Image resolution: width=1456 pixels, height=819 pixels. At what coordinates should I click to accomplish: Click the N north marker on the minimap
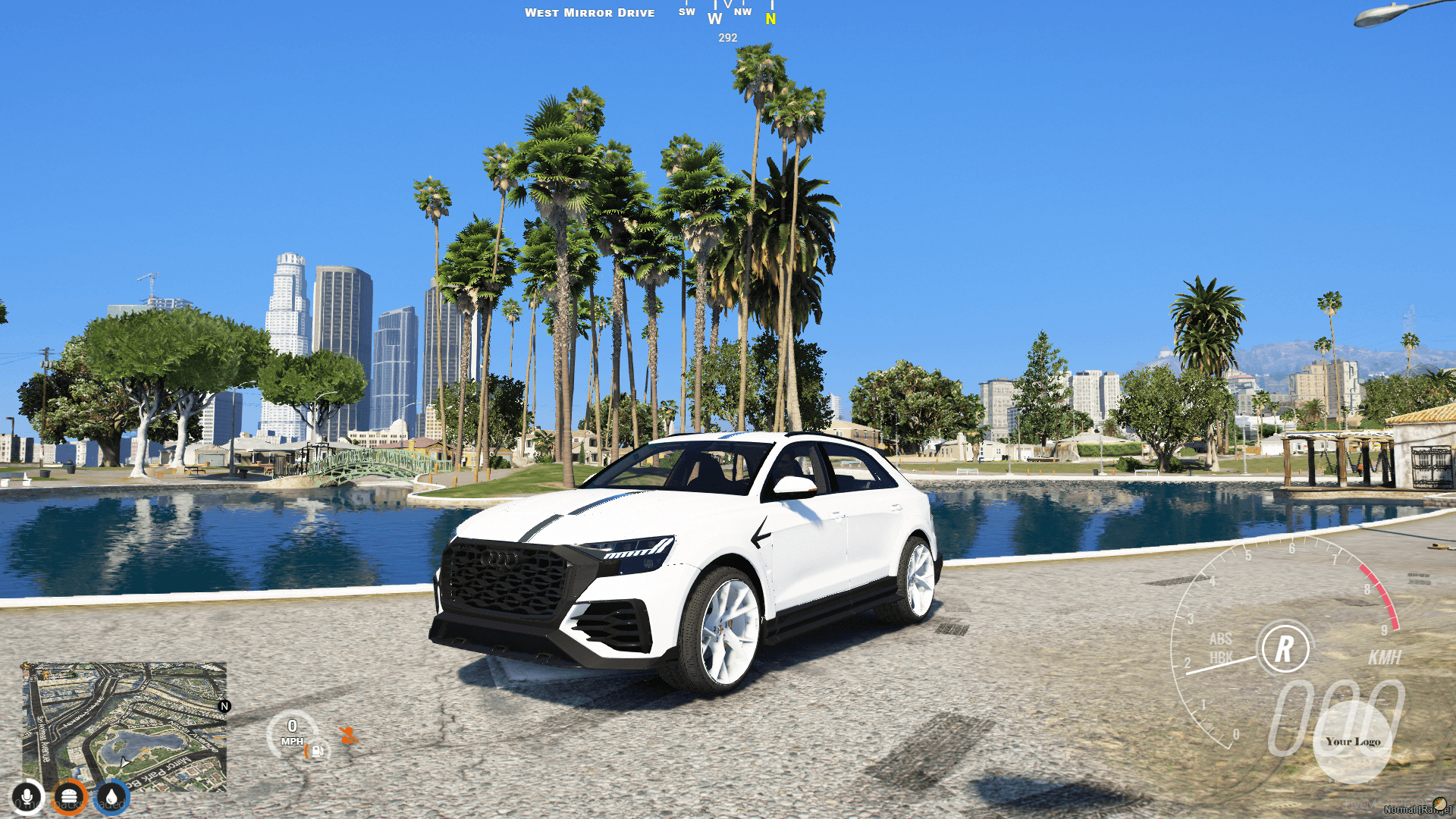(x=224, y=706)
